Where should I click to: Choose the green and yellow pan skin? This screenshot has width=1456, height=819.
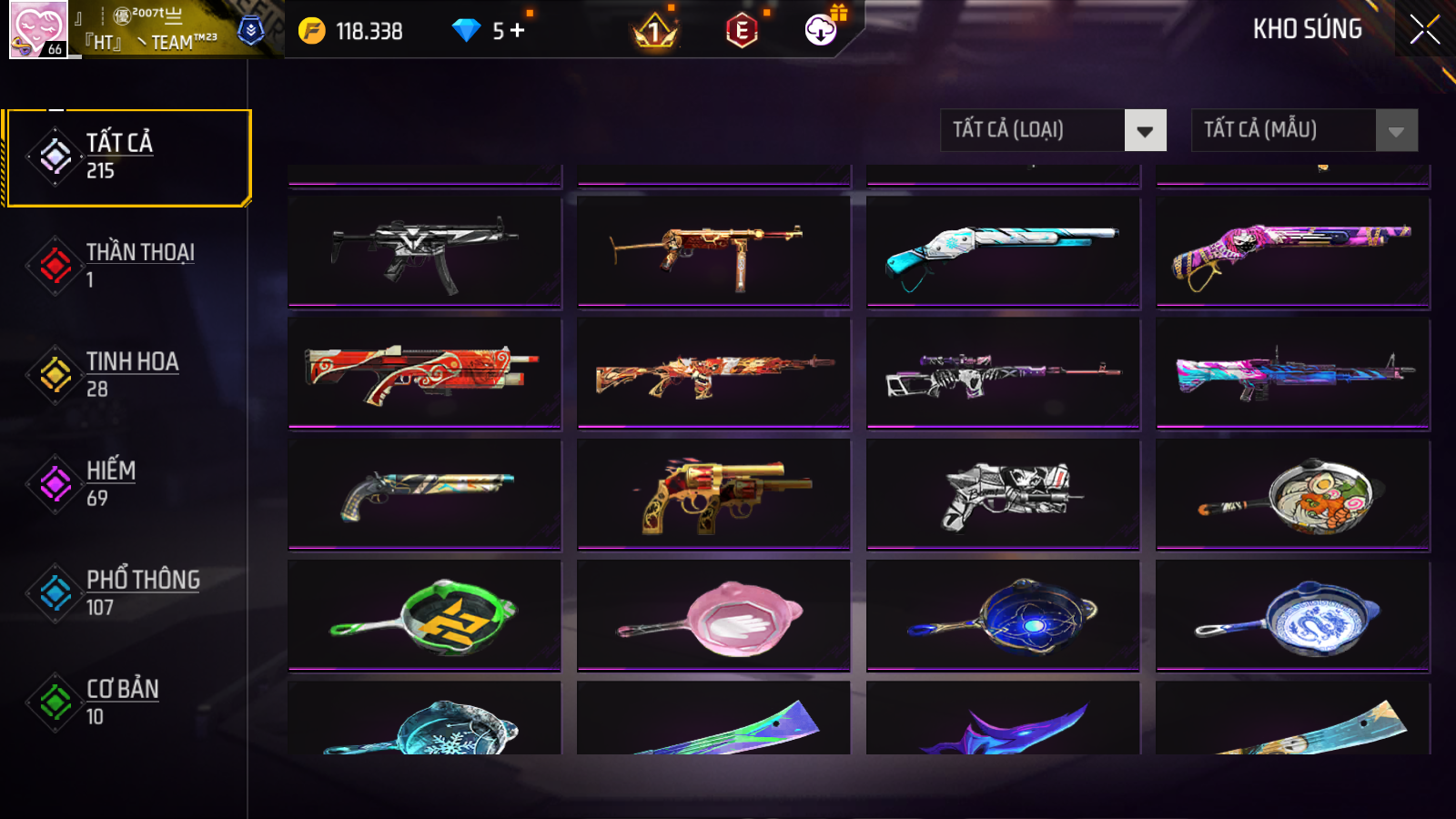click(424, 616)
